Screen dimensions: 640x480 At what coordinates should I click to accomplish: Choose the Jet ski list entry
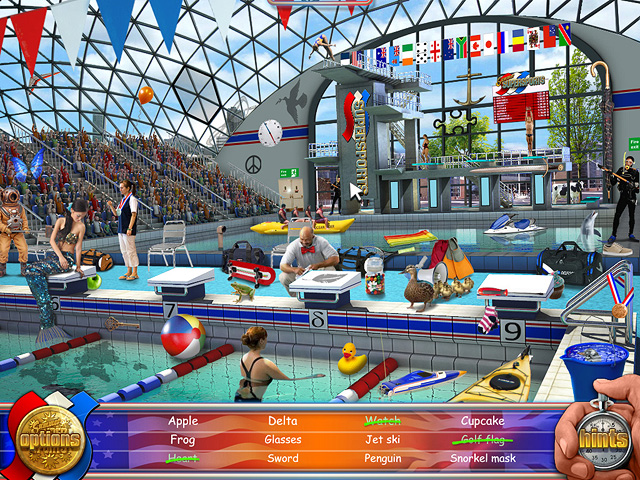click(382, 440)
